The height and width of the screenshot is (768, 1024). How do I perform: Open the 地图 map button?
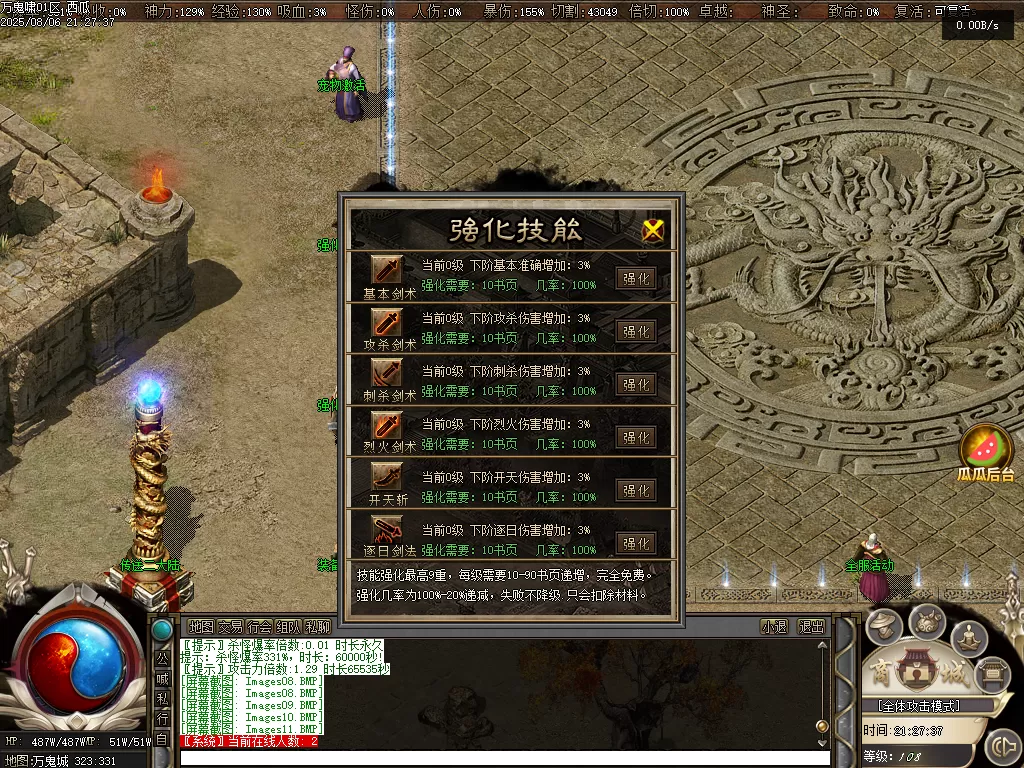(x=201, y=627)
